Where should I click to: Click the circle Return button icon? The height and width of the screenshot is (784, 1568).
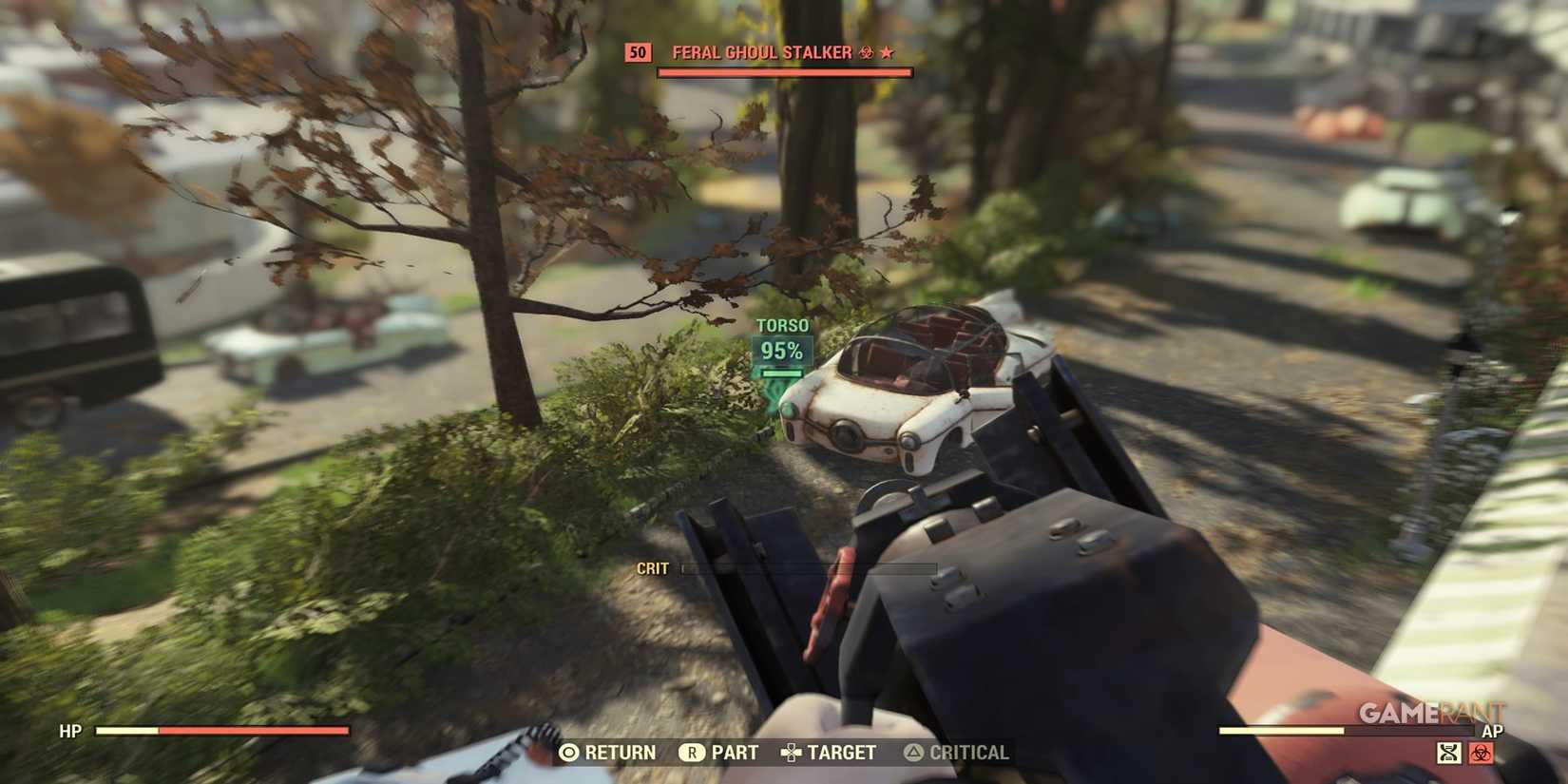coord(569,752)
